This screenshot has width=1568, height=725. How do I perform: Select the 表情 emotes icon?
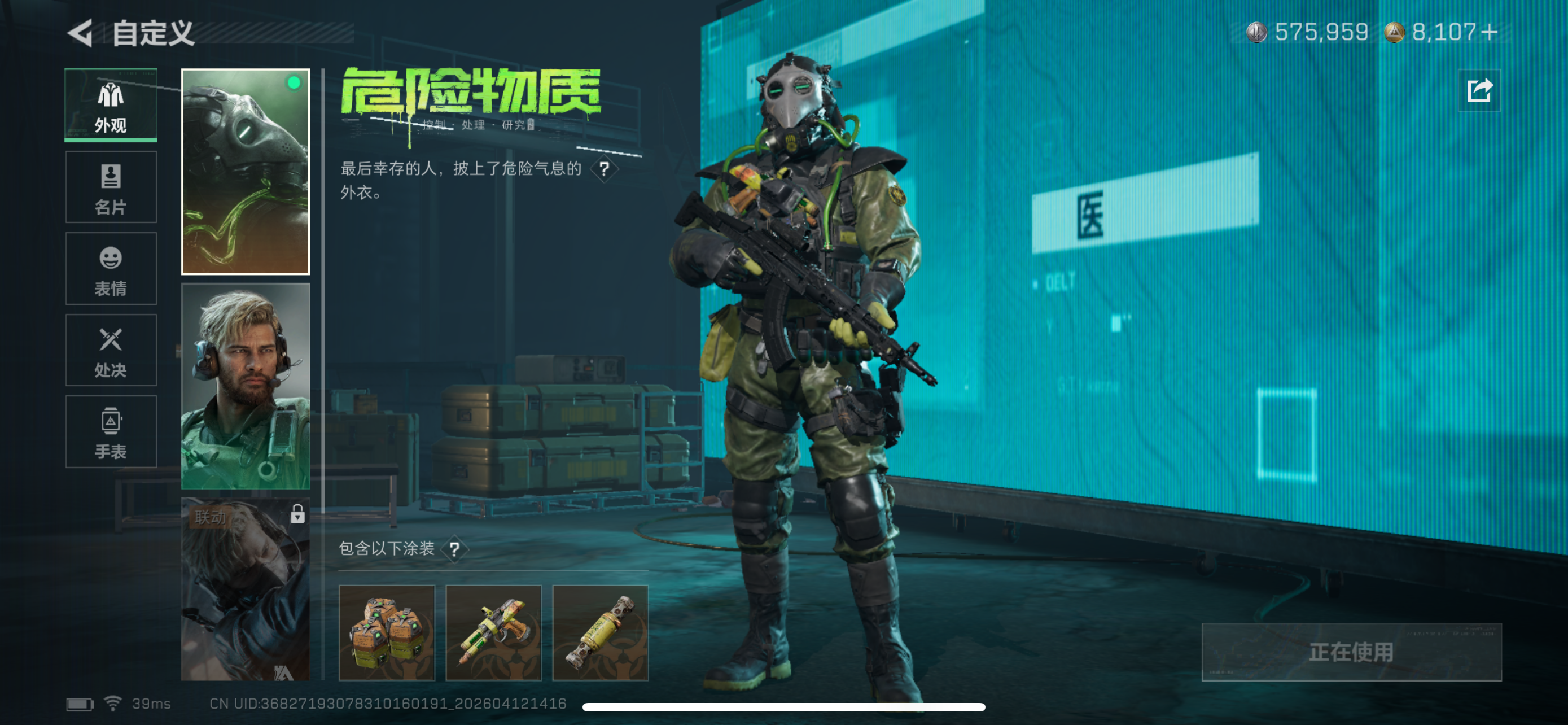tap(110, 268)
